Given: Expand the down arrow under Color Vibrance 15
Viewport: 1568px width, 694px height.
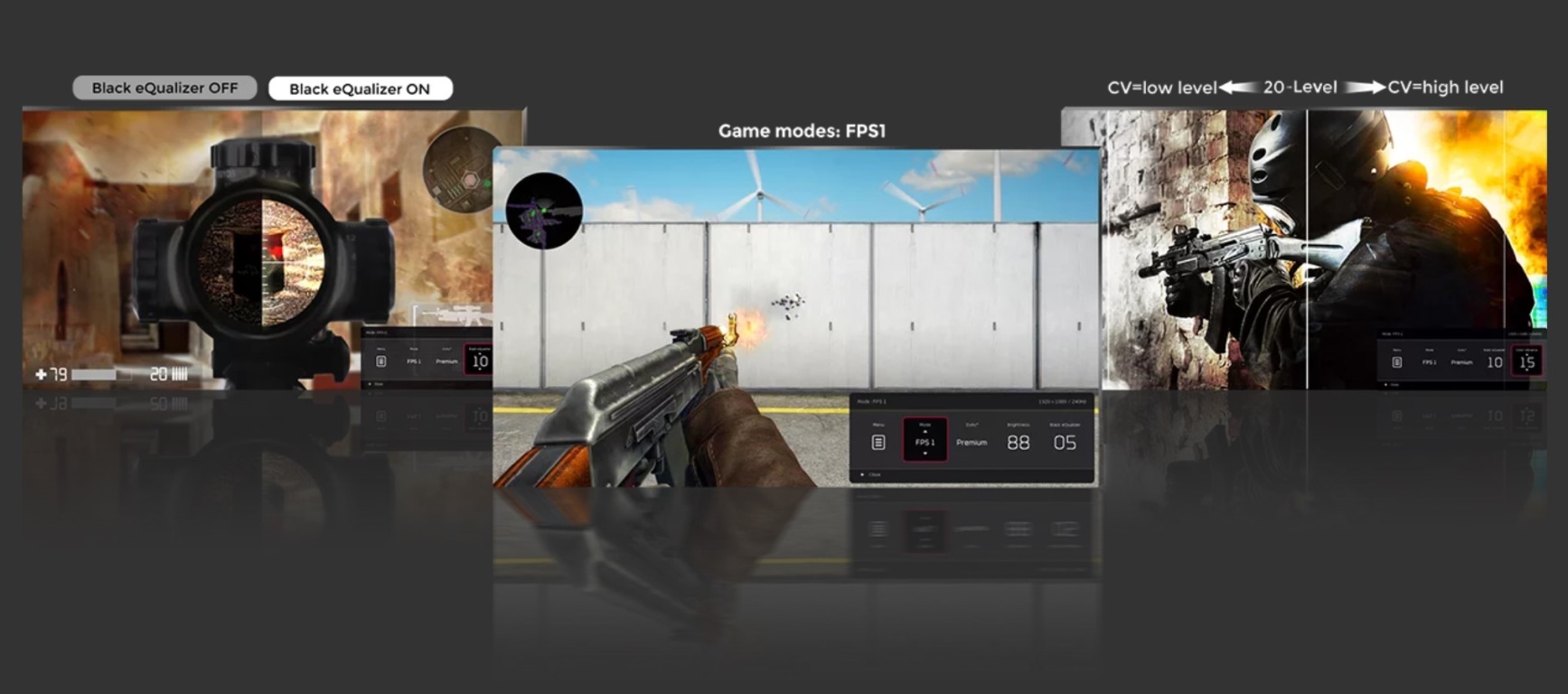Looking at the screenshot, I should point(1527,371).
